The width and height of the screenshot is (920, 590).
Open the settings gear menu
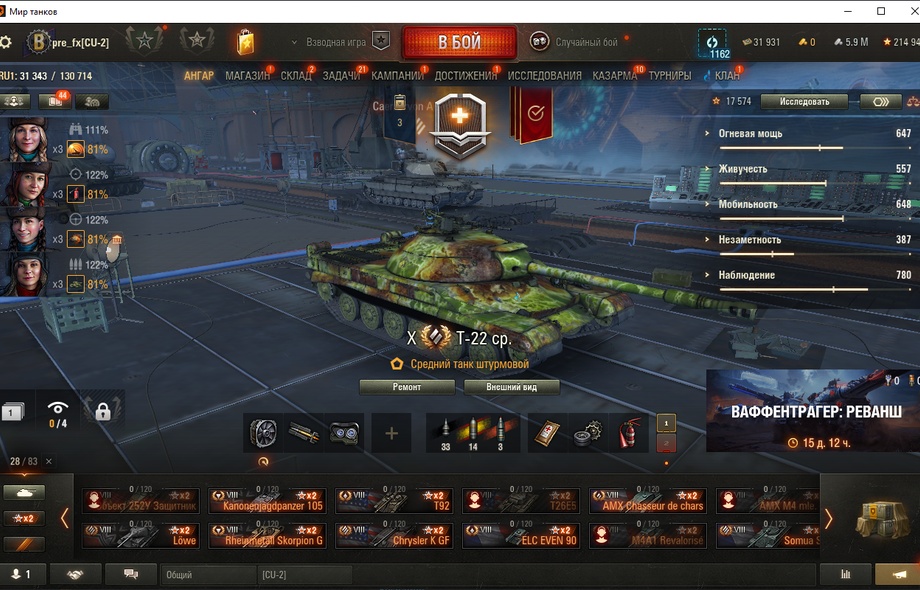7,43
